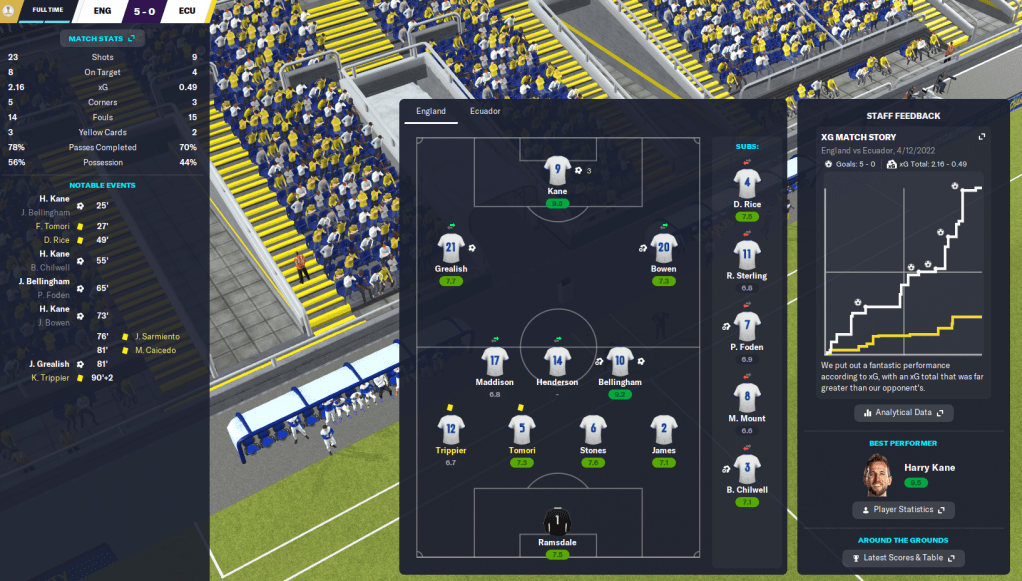The image size is (1022, 581).
Task: Switch to the Ecuador lineup tab
Action: (485, 111)
